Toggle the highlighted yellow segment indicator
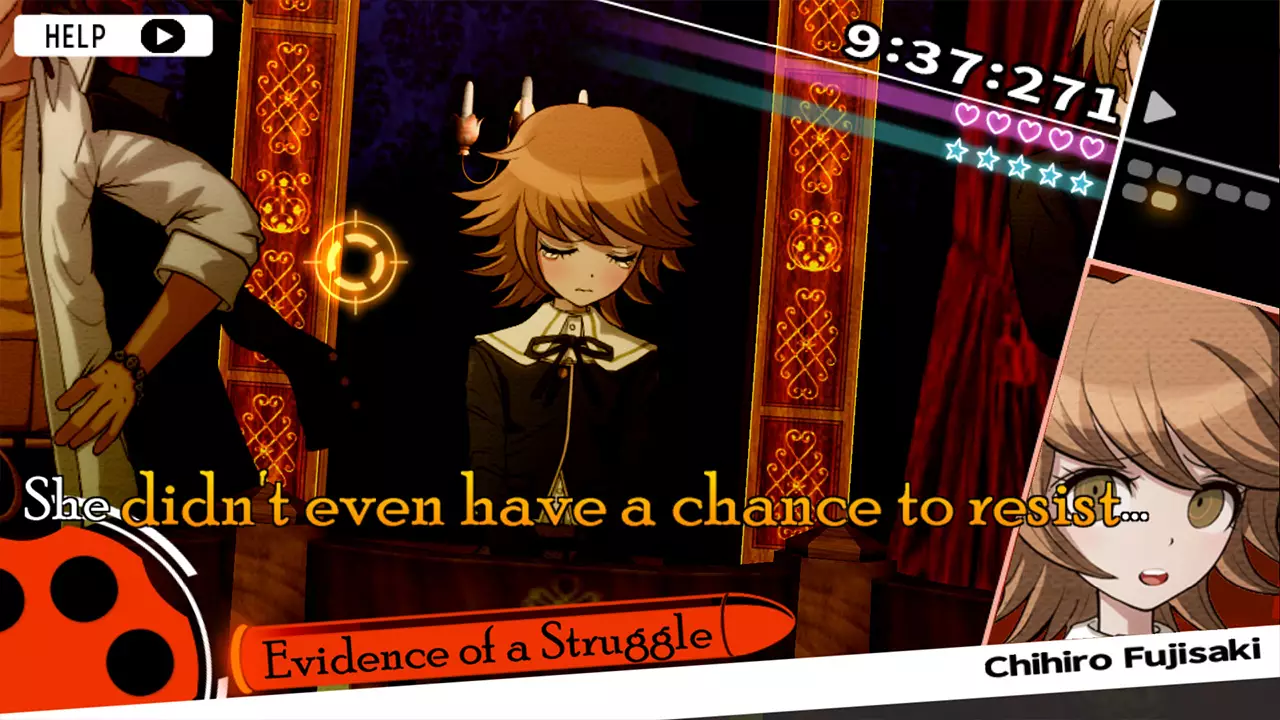 (1163, 198)
